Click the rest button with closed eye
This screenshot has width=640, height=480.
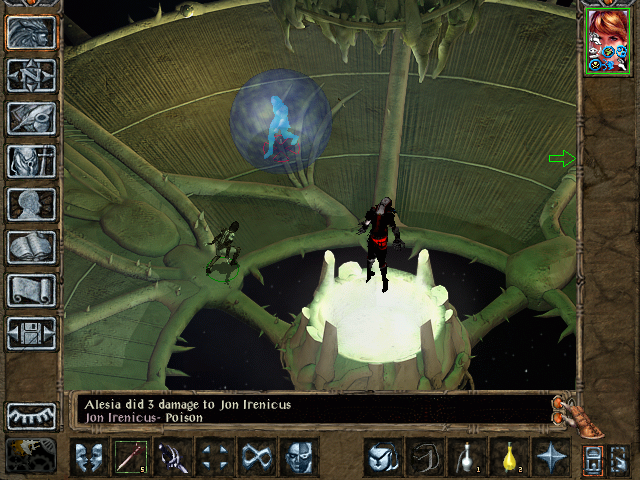[x=31, y=415]
